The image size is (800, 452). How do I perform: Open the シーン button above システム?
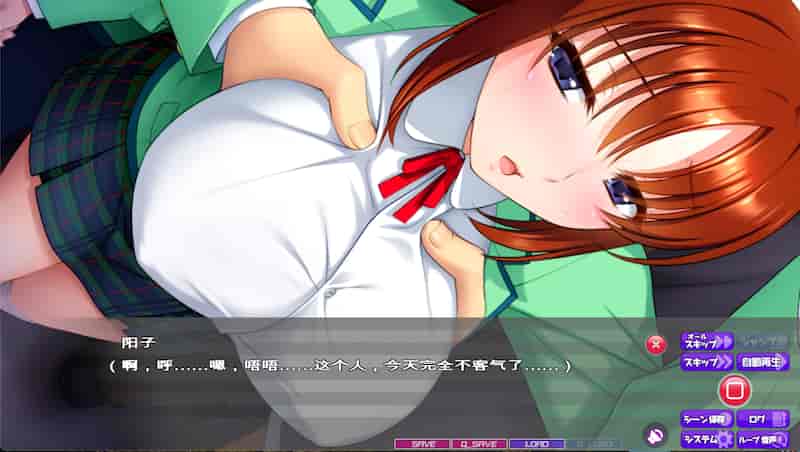(706, 418)
